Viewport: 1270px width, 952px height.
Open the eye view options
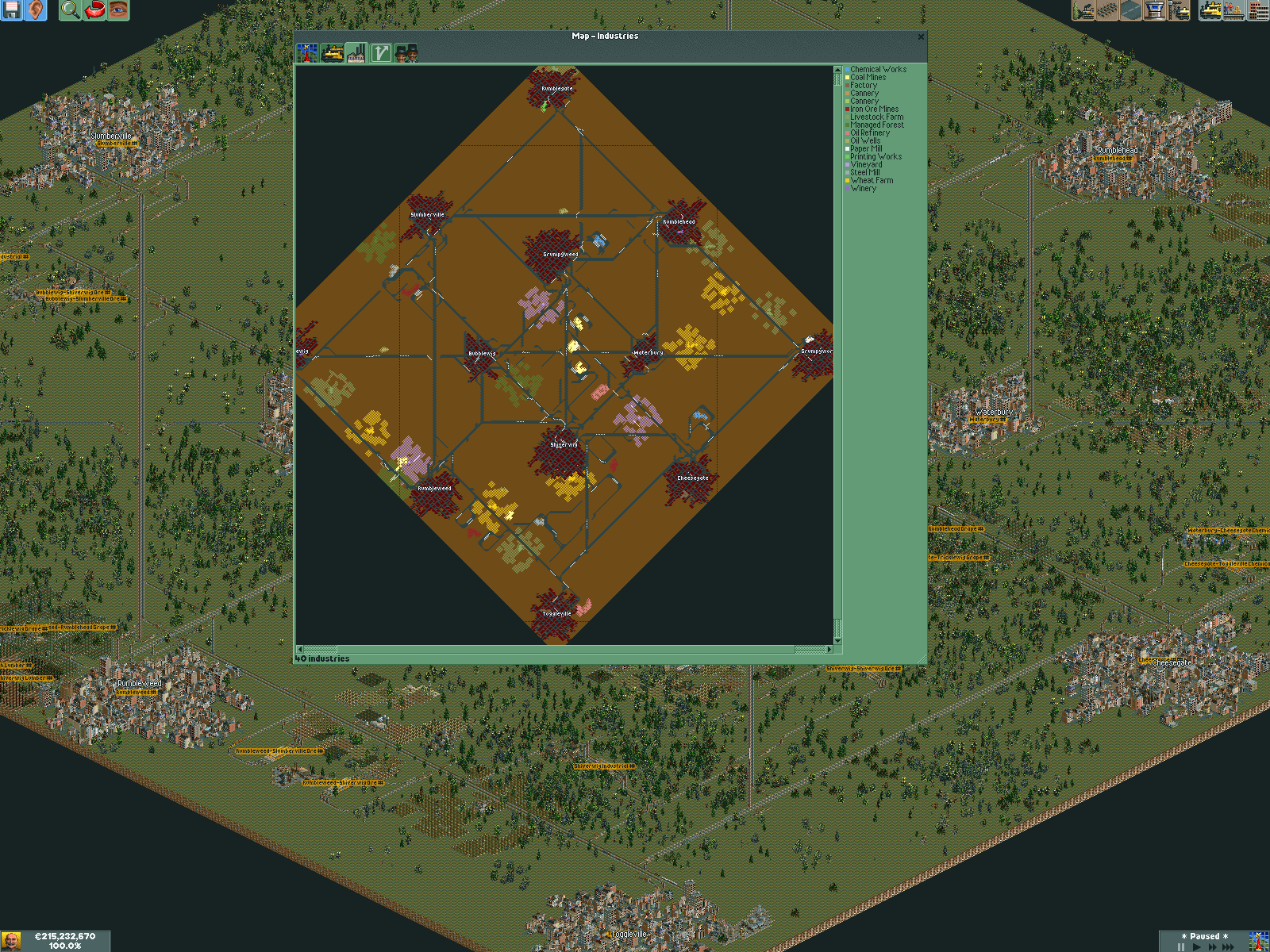[x=118, y=10]
